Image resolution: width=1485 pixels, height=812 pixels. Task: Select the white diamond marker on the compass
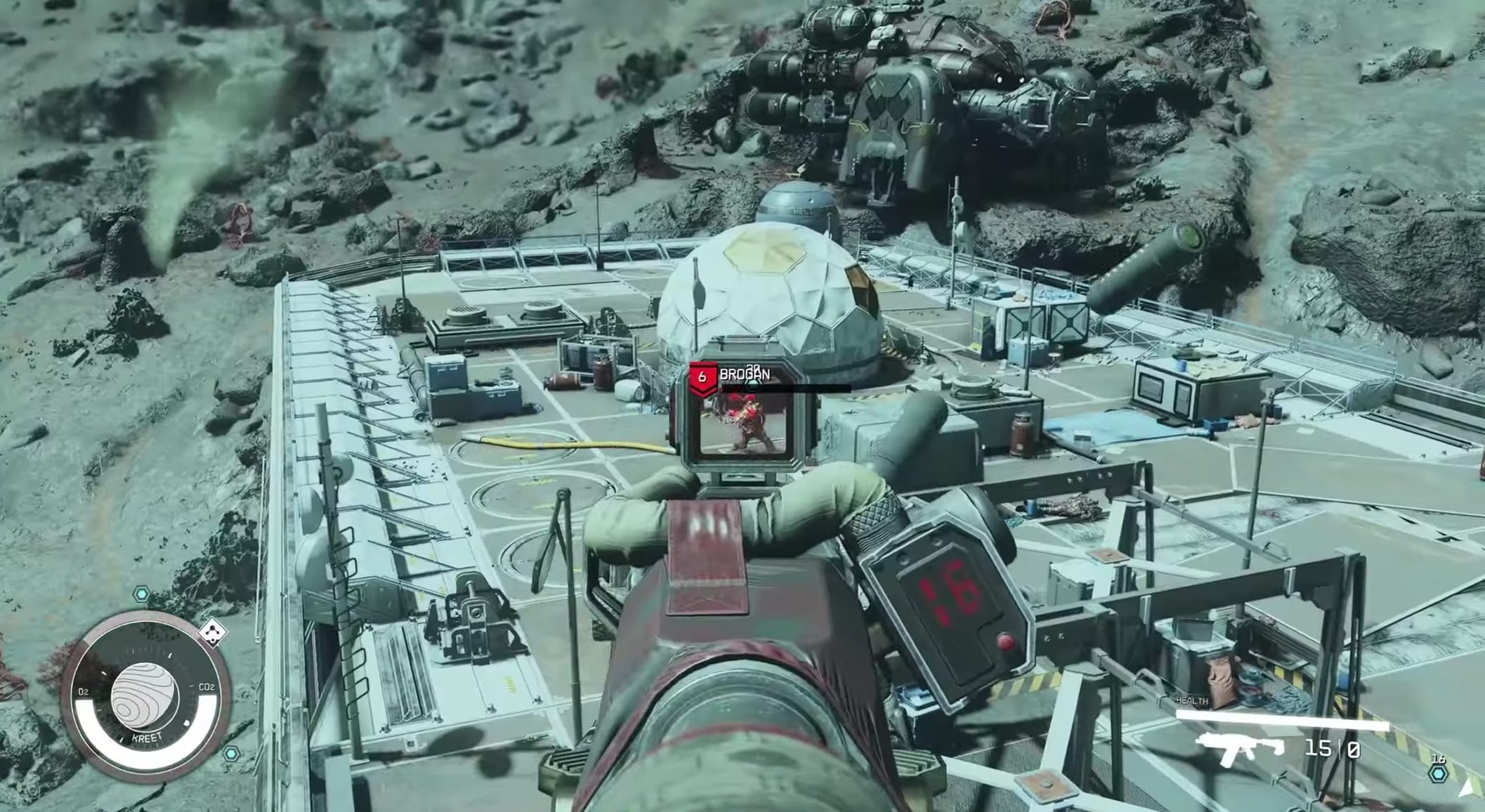pos(211,632)
